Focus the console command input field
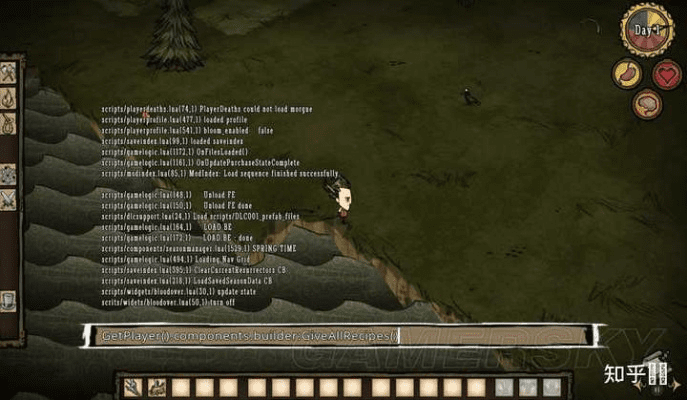687x400 pixels. (x=340, y=336)
